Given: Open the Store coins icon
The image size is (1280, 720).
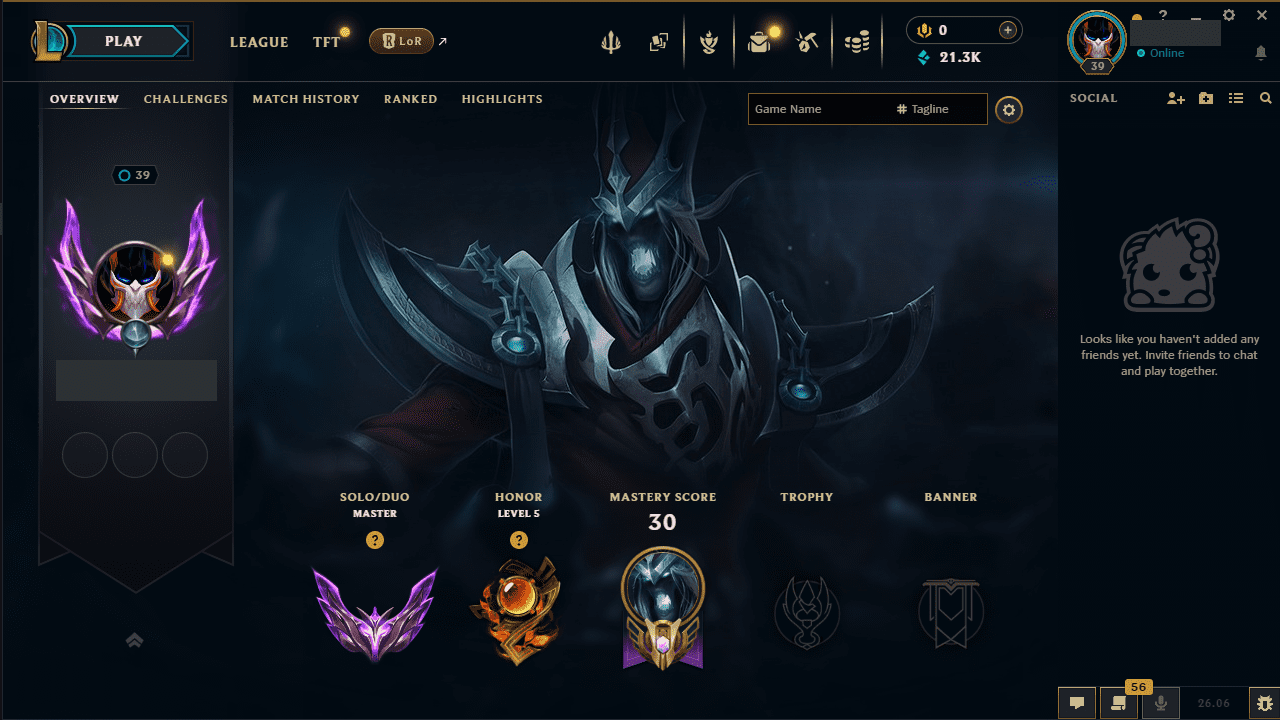Looking at the screenshot, I should tap(857, 41).
